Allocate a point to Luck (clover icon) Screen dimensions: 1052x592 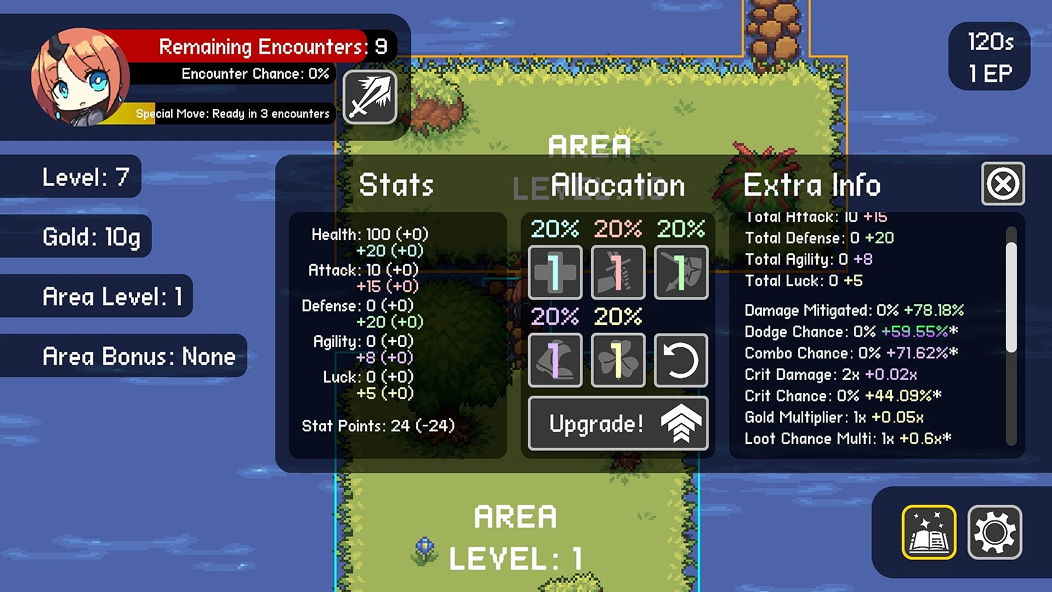[618, 360]
